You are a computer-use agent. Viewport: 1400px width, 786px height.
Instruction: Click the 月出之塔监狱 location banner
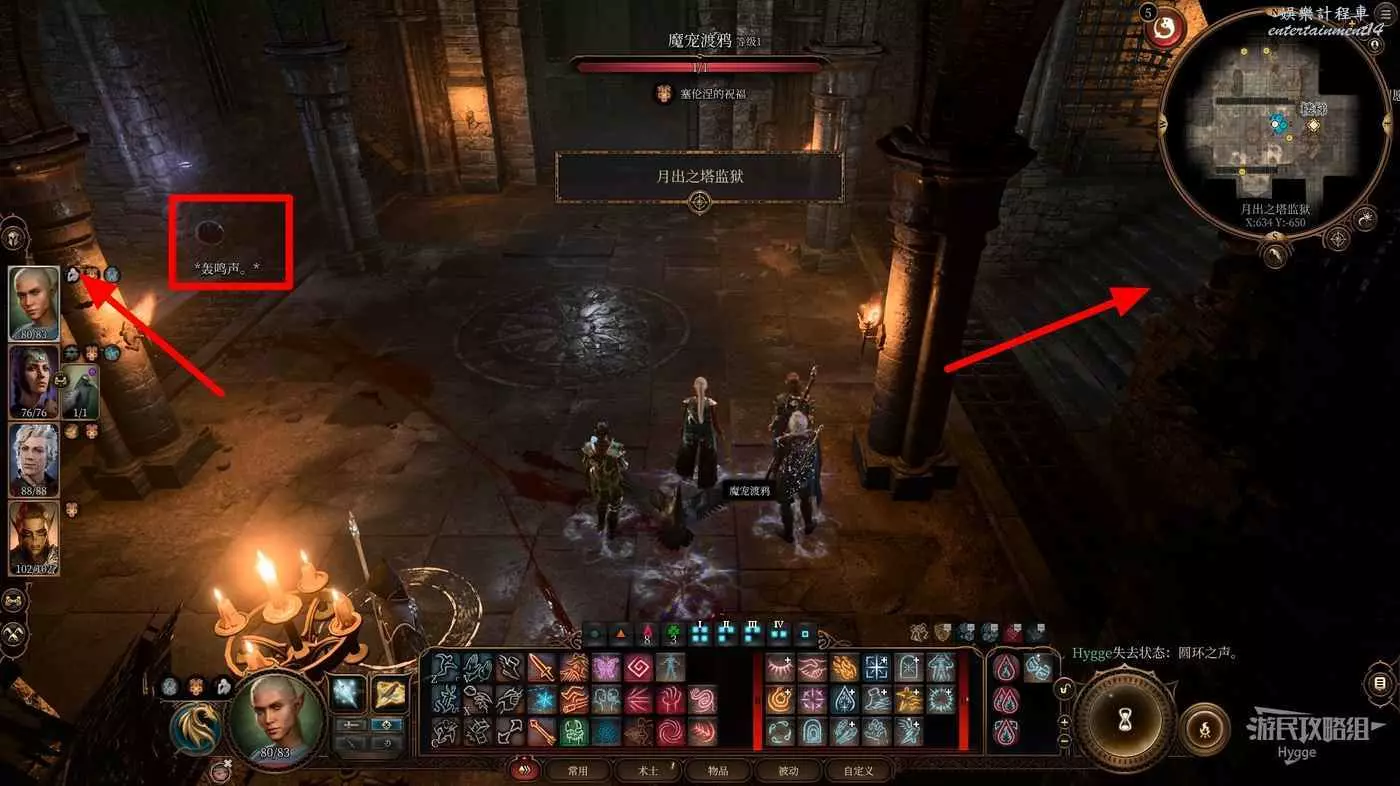699,177
